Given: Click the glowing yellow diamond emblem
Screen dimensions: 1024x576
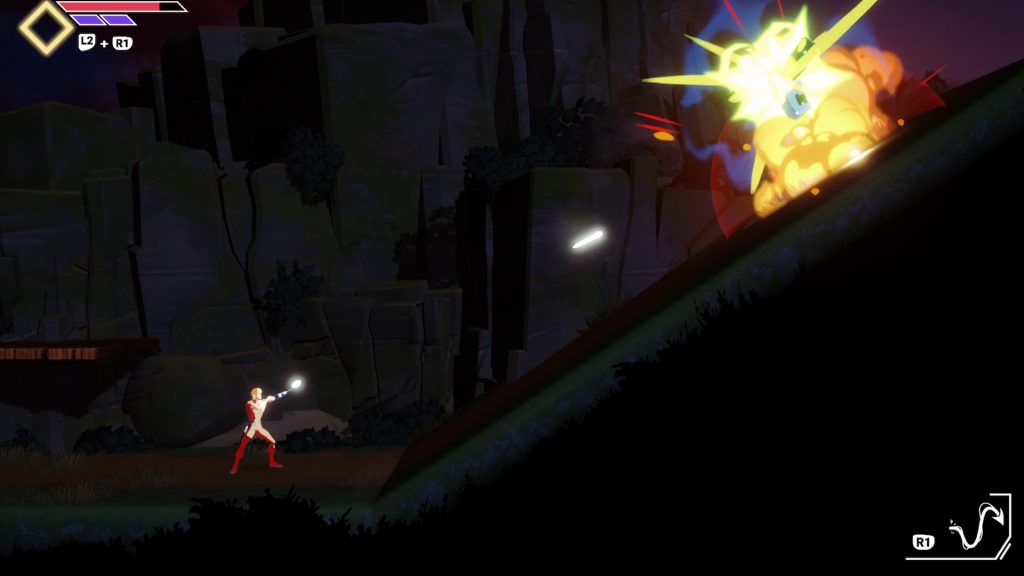Looking at the screenshot, I should (45, 27).
